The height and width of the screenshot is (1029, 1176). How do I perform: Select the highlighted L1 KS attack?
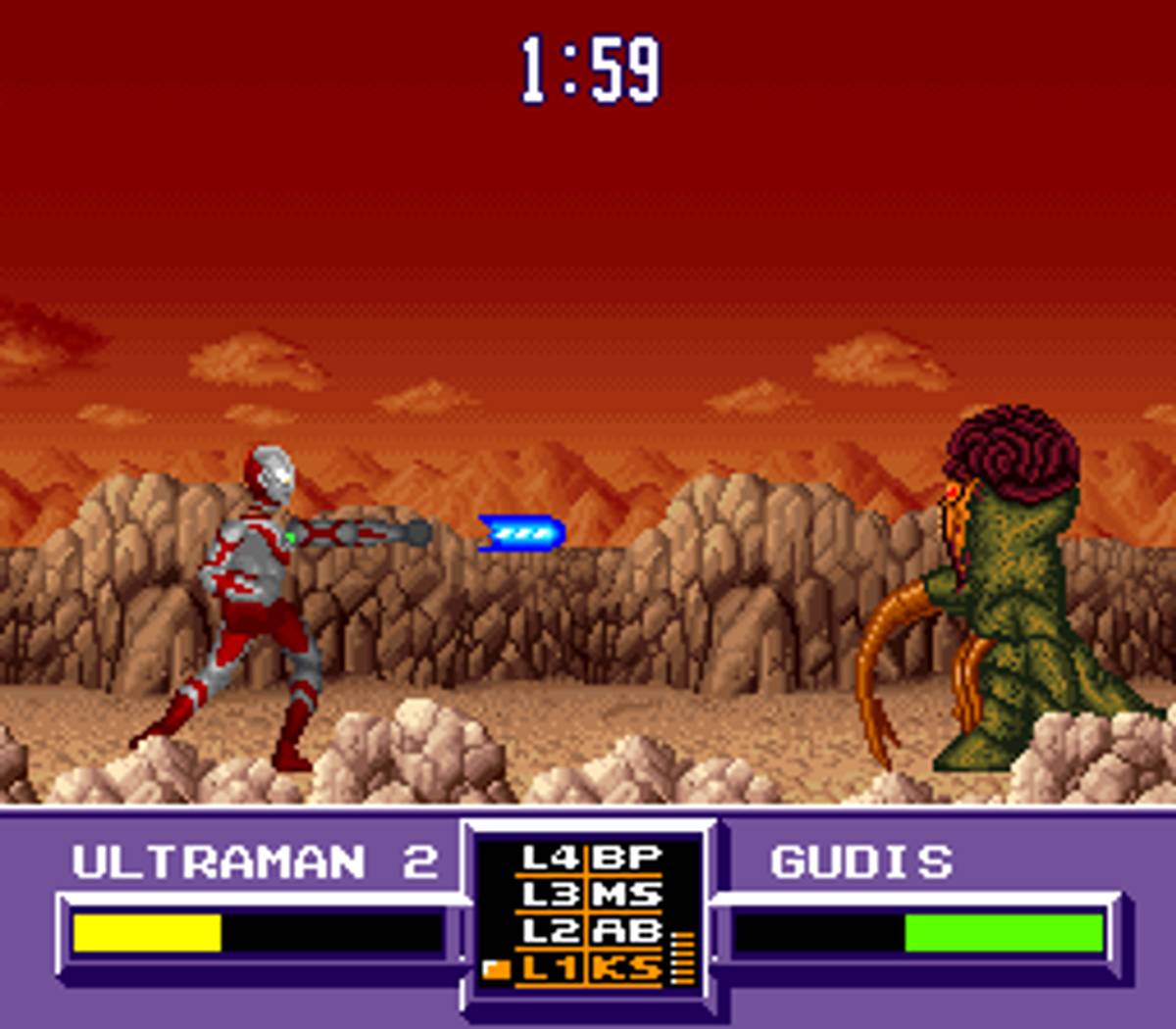591,968
